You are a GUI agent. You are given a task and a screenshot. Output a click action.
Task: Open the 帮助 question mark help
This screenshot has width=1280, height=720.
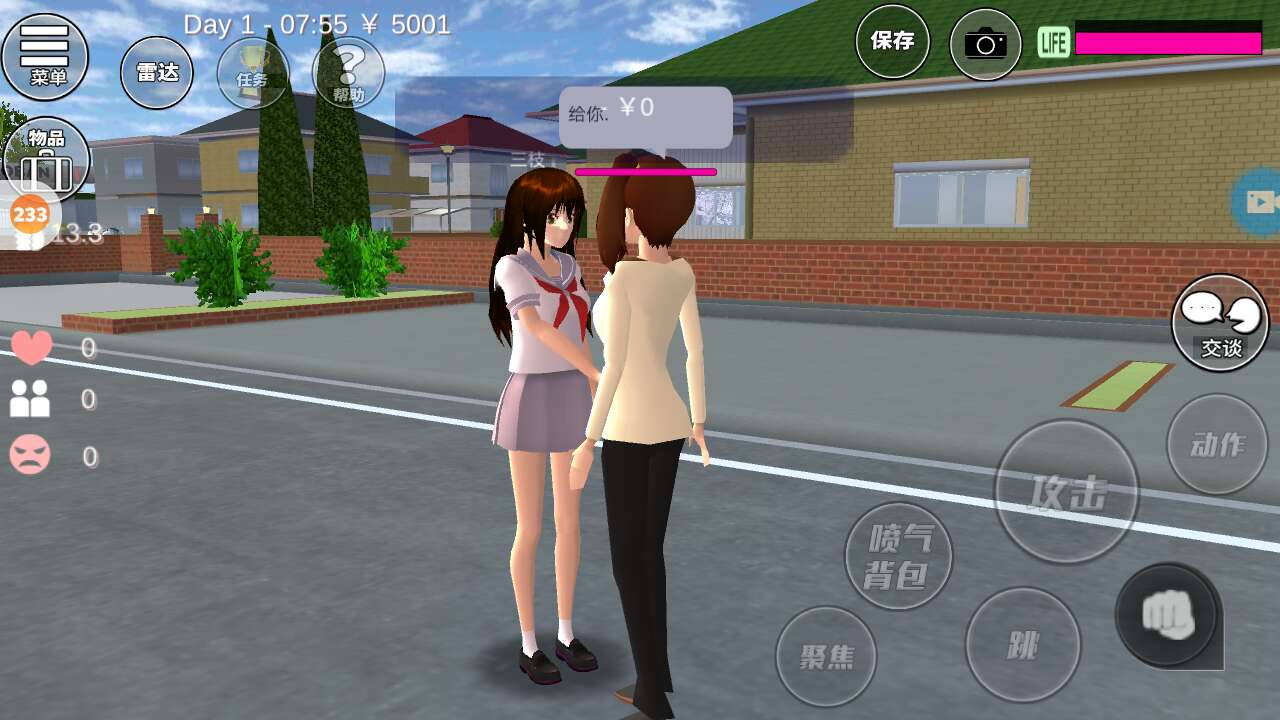[x=349, y=73]
